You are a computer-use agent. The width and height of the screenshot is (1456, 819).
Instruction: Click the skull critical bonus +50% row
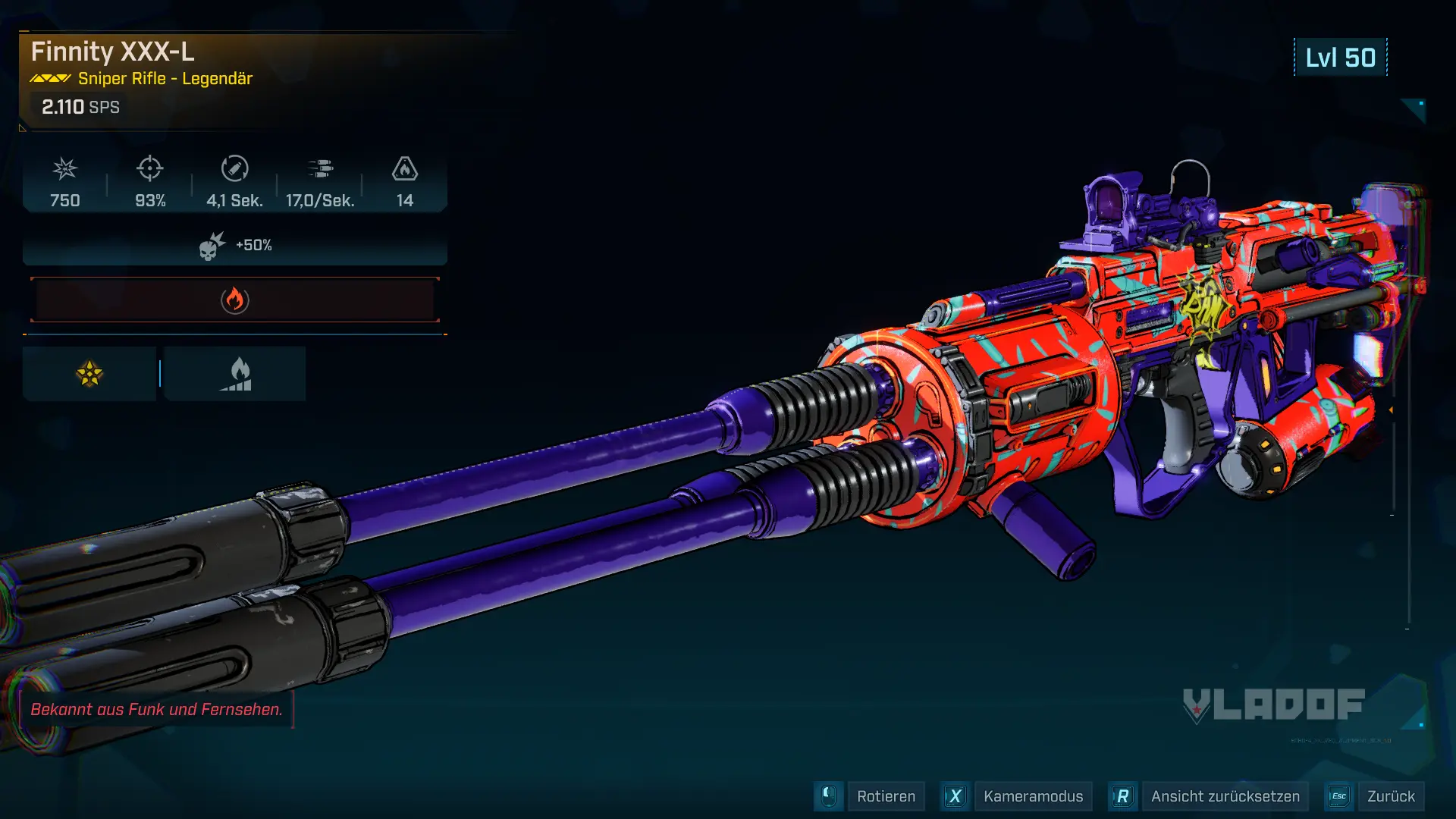[x=235, y=246]
